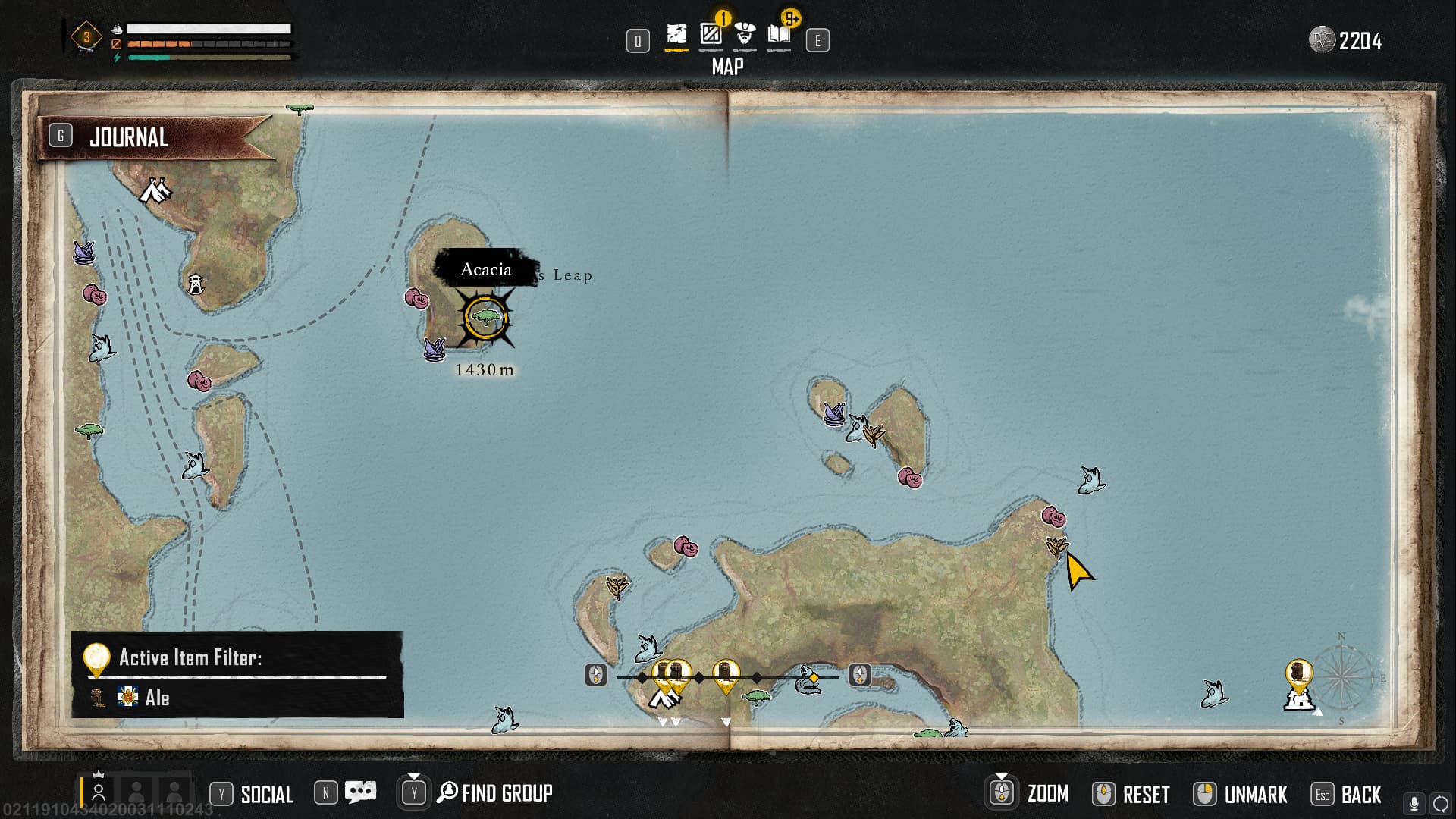Open the chat speech bubble

[x=360, y=792]
